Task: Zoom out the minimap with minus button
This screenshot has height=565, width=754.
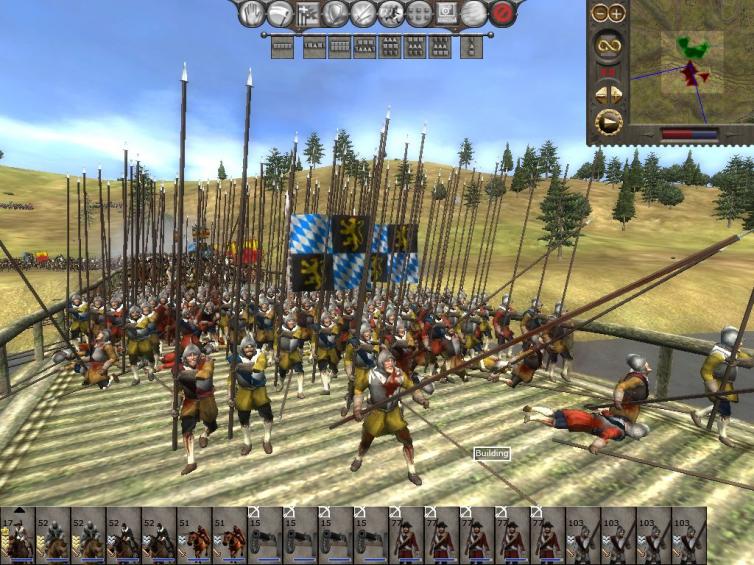Action: pyautogui.click(x=599, y=13)
